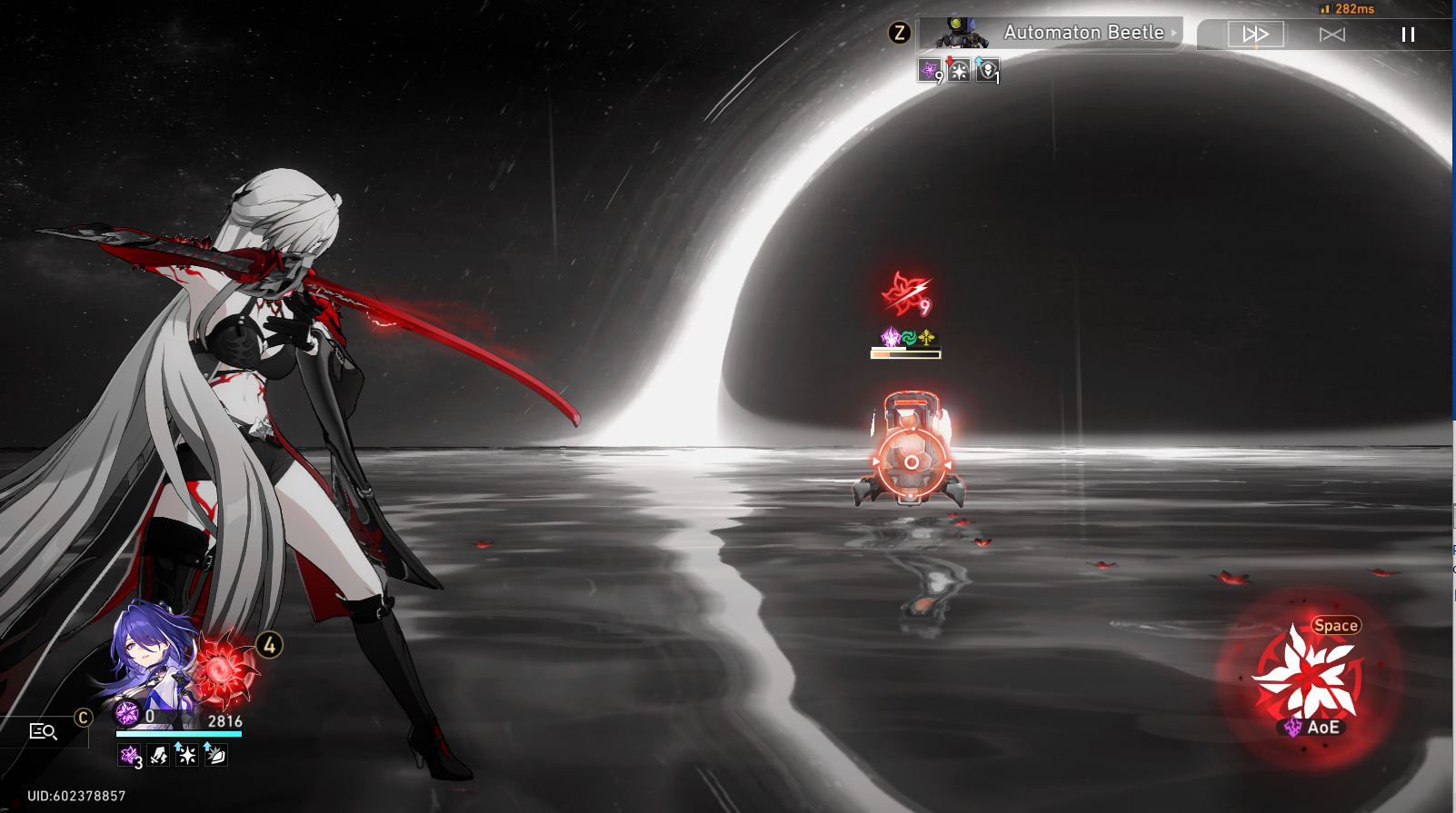1456x813 pixels.
Task: Click the Automaton Beetle portrait icon
Action: click(x=962, y=33)
